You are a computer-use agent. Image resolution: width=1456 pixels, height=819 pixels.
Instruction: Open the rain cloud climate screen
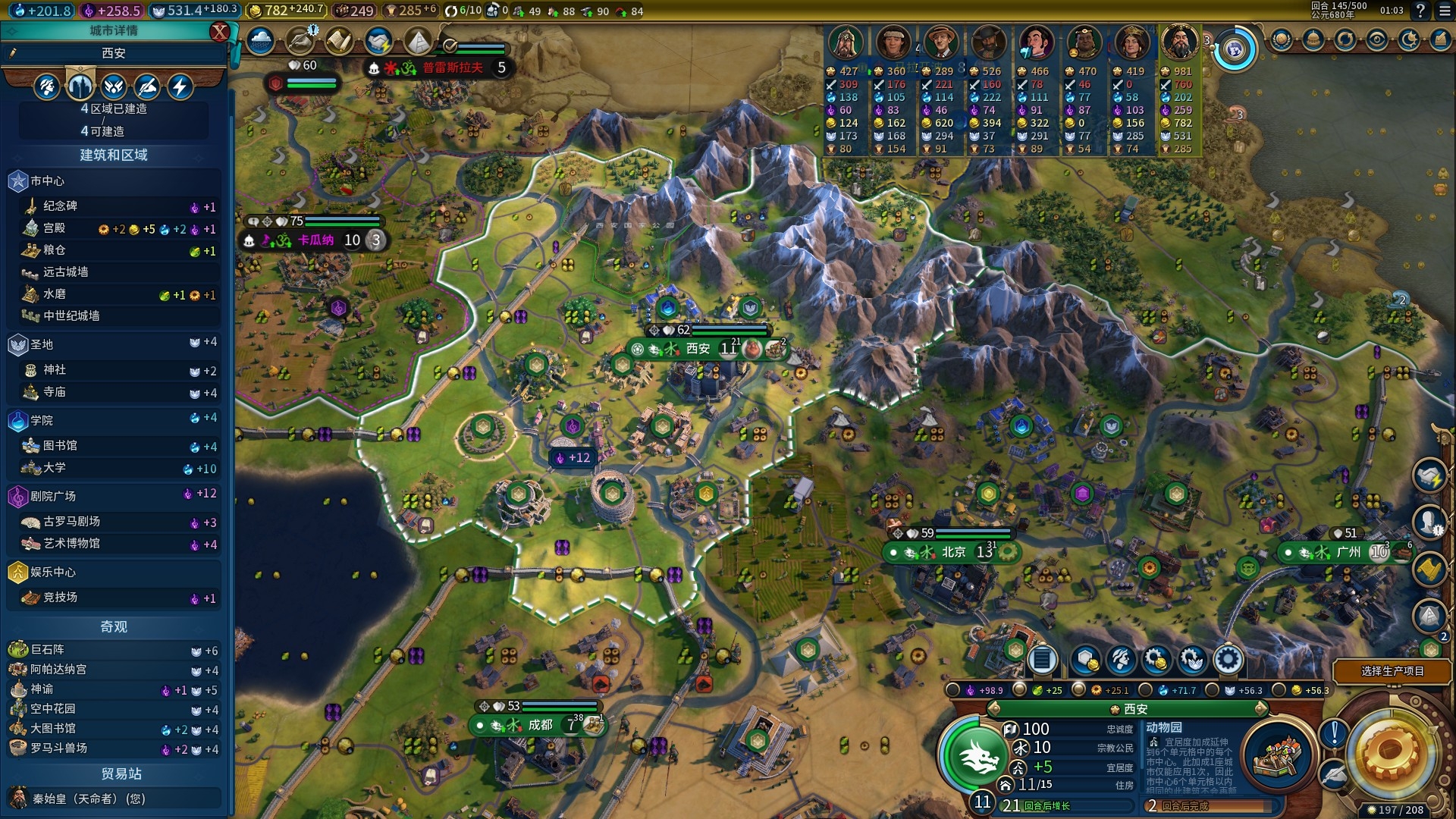pos(260,40)
